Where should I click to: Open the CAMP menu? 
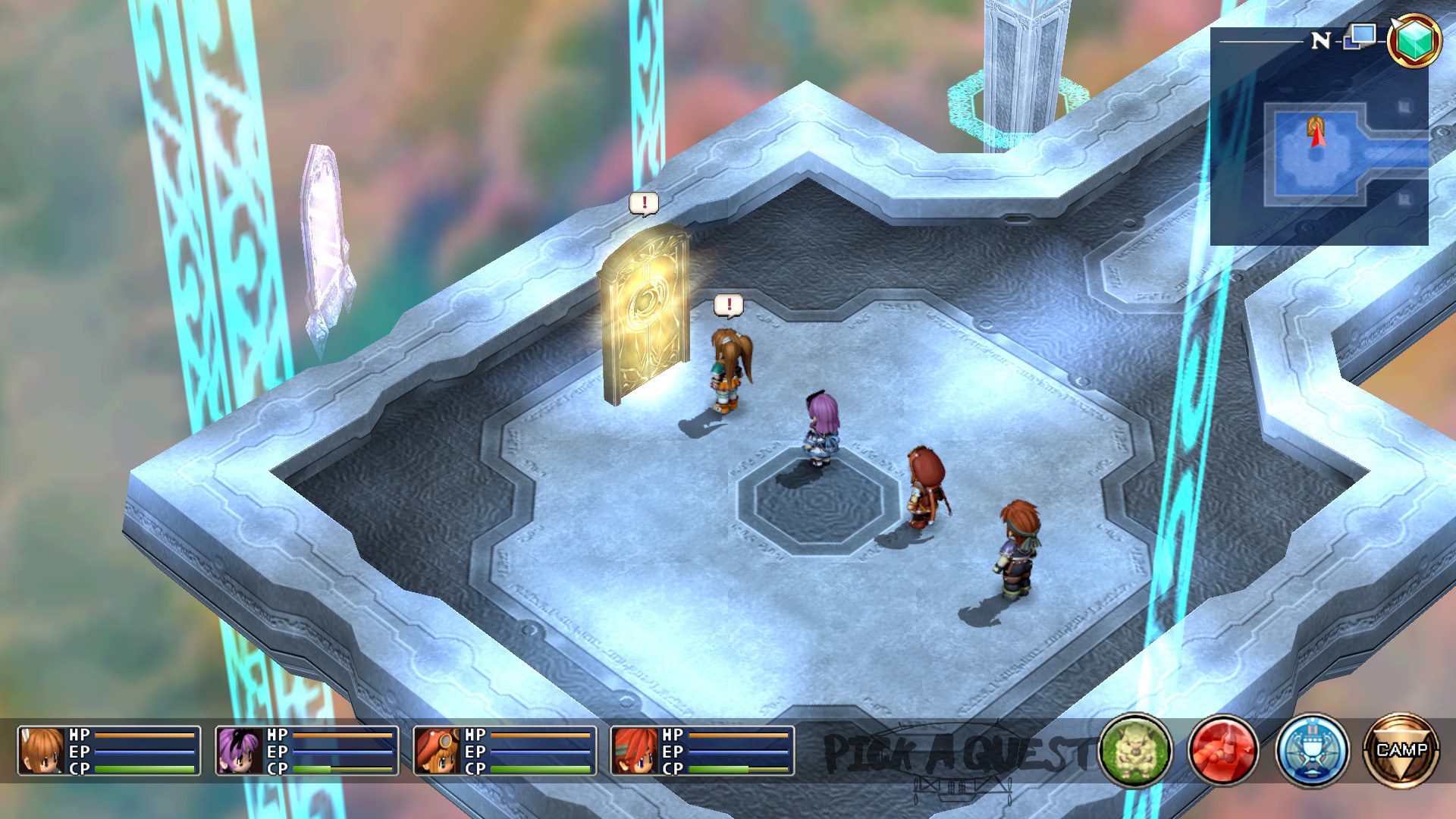[x=1401, y=750]
